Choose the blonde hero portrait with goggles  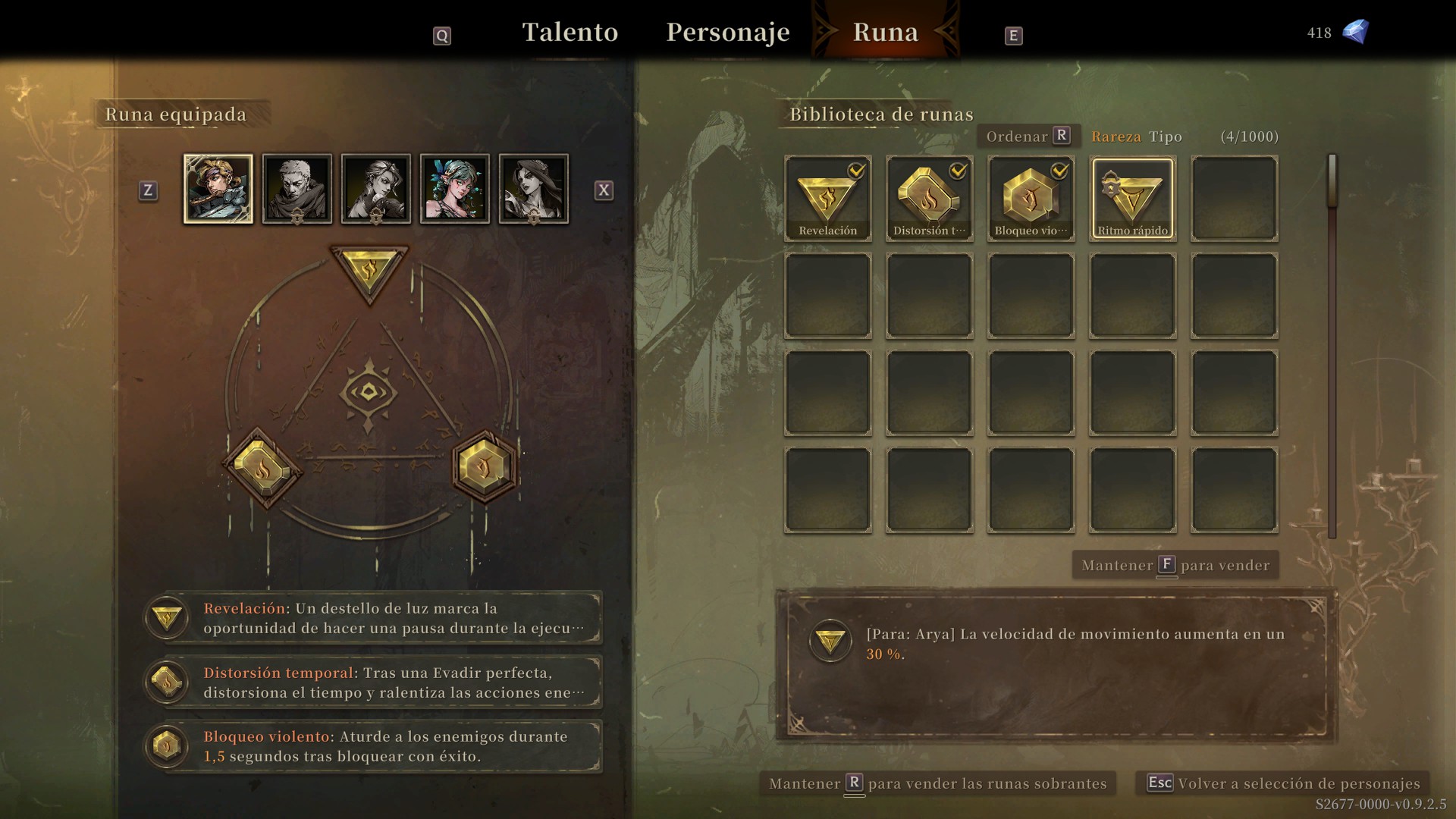point(218,189)
